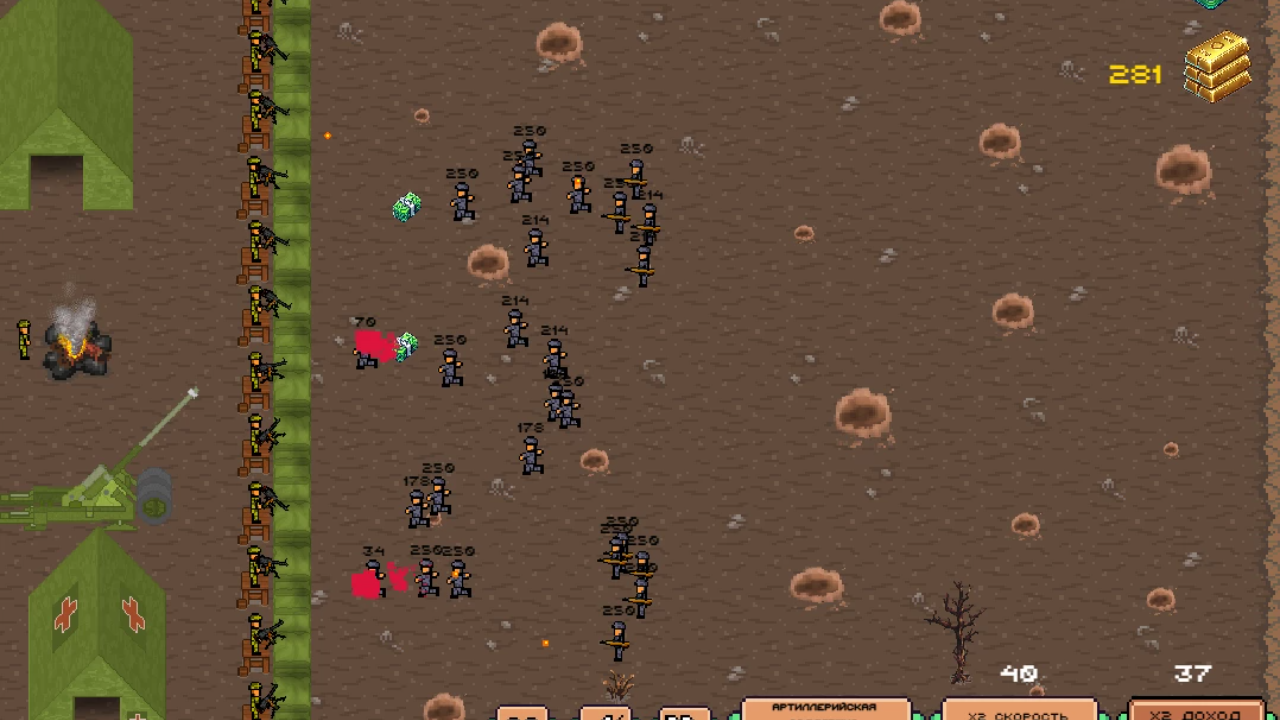Click the dead tree on the battlefield
The image size is (1280, 720).
point(957,630)
